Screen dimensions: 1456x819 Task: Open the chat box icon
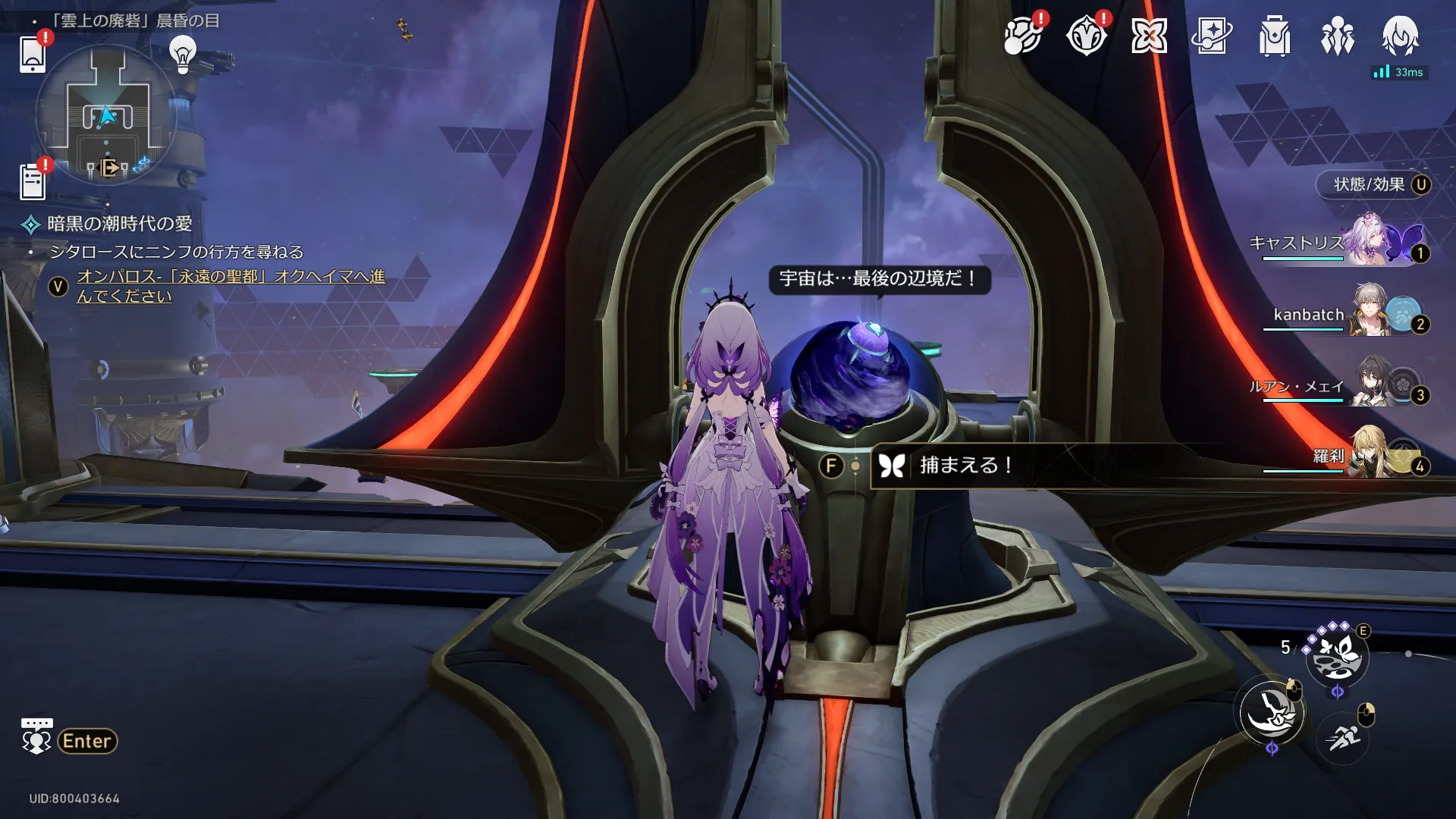pyautogui.click(x=36, y=736)
